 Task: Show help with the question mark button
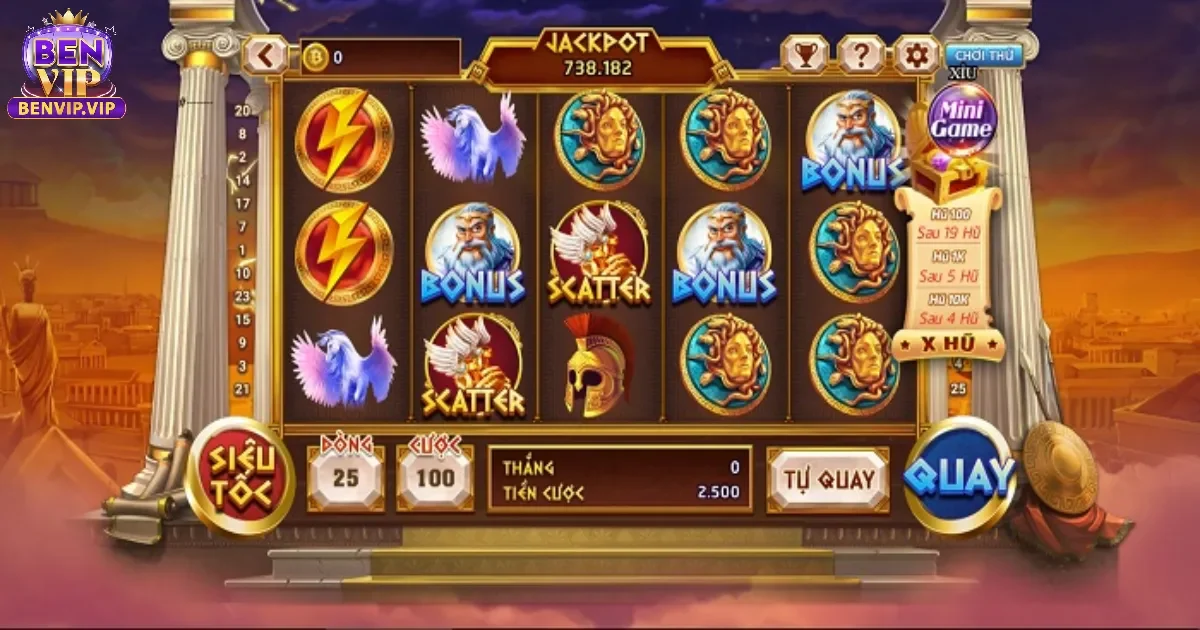tap(860, 55)
